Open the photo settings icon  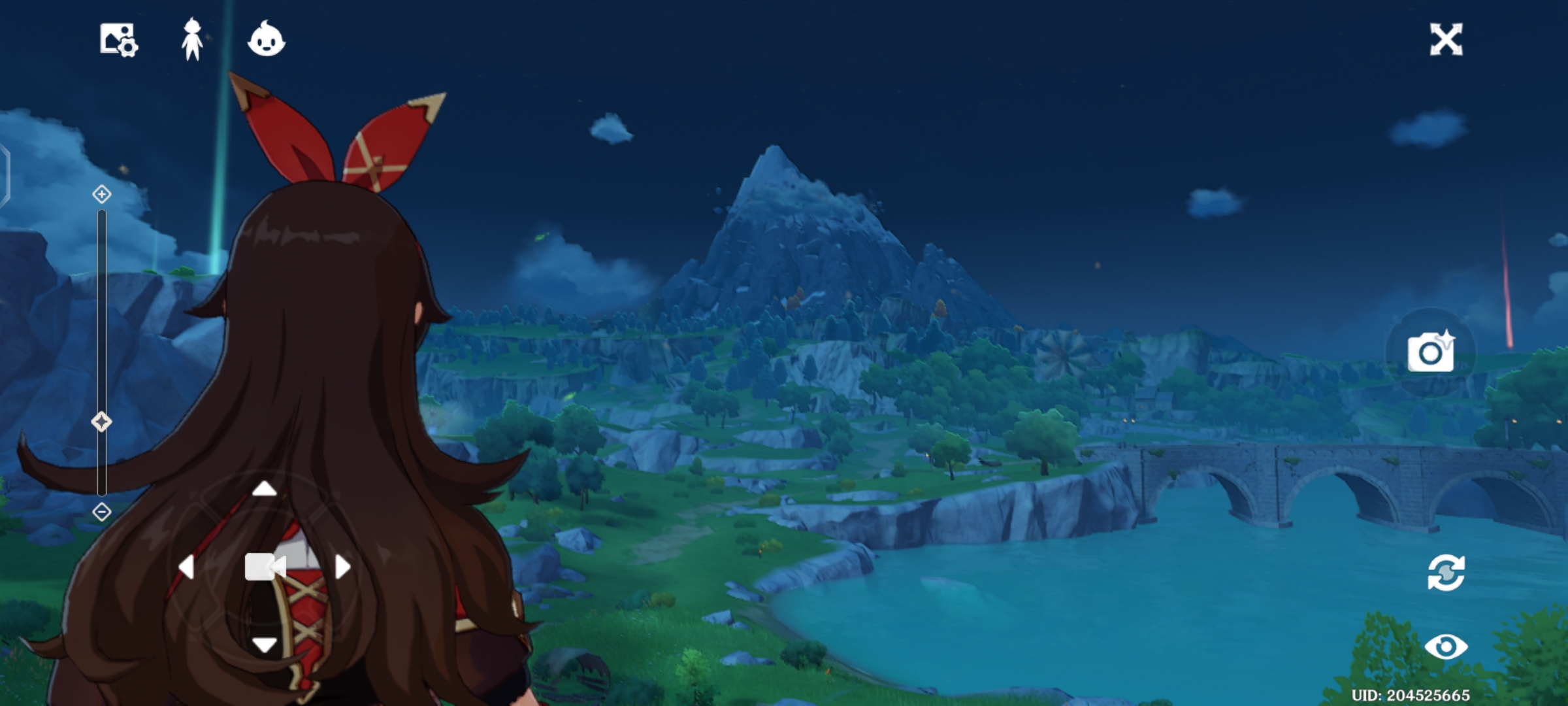point(118,40)
